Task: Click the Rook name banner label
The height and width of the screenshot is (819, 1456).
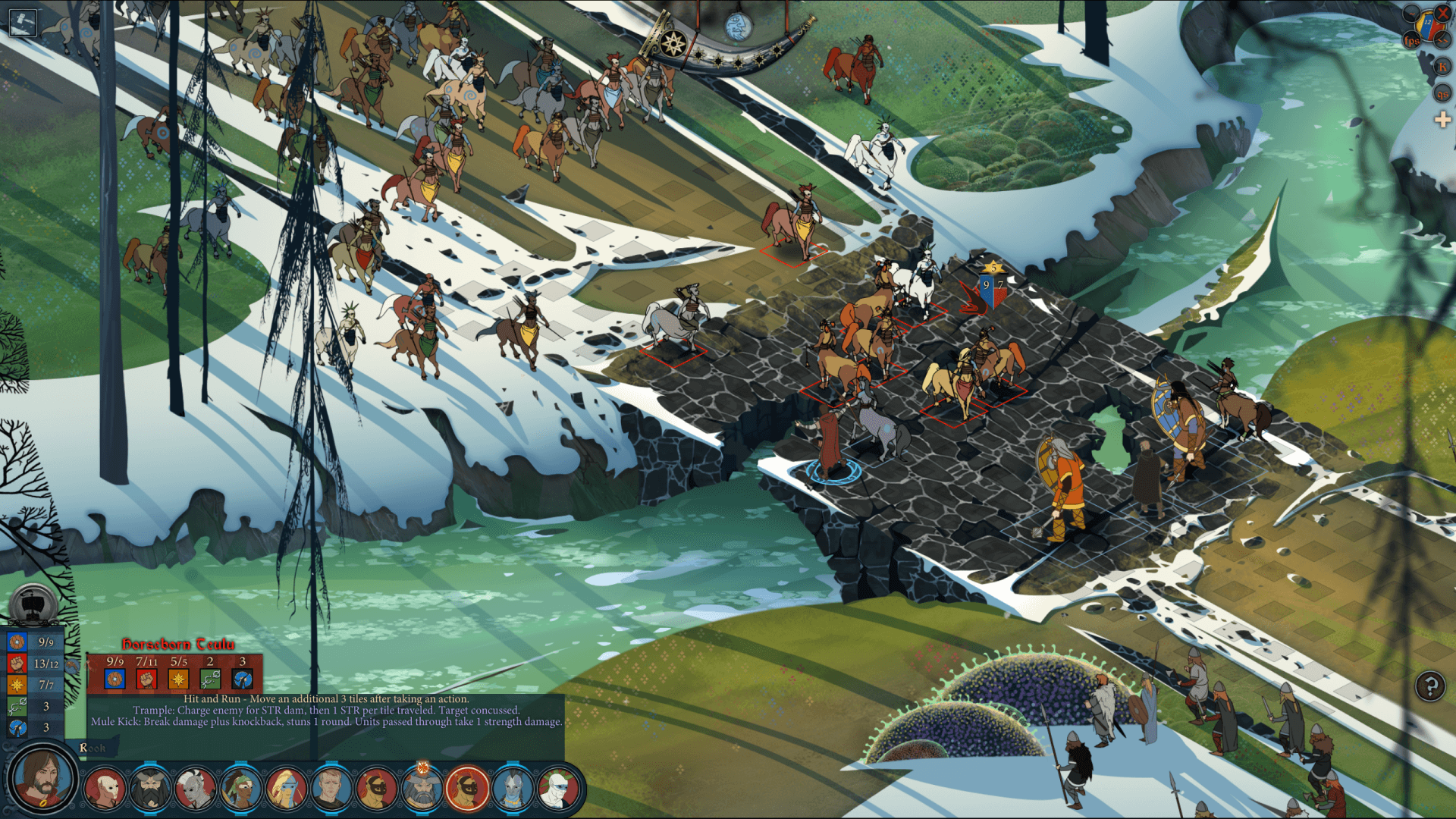Action: click(91, 747)
